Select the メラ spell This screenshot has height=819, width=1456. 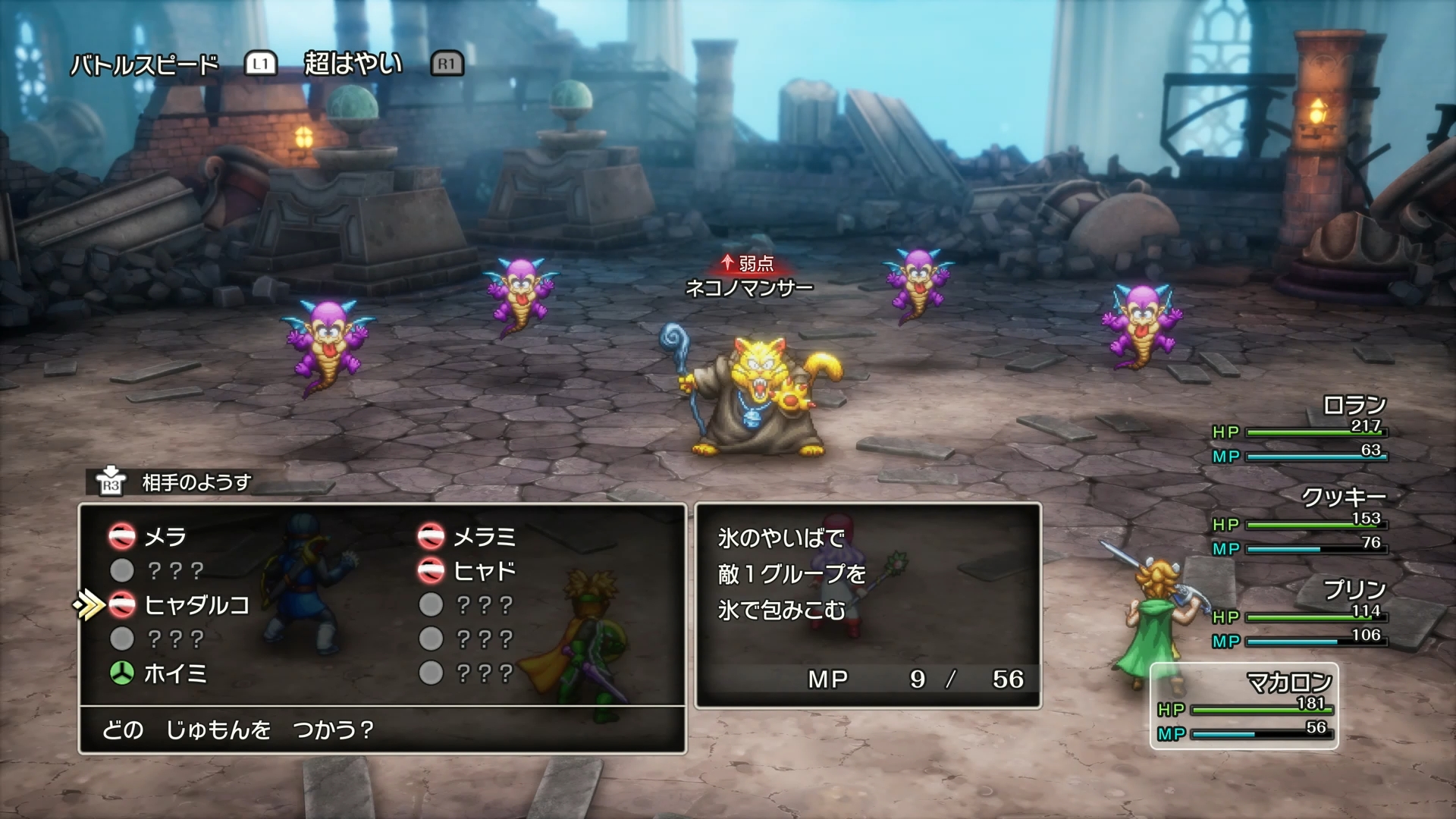point(165,537)
